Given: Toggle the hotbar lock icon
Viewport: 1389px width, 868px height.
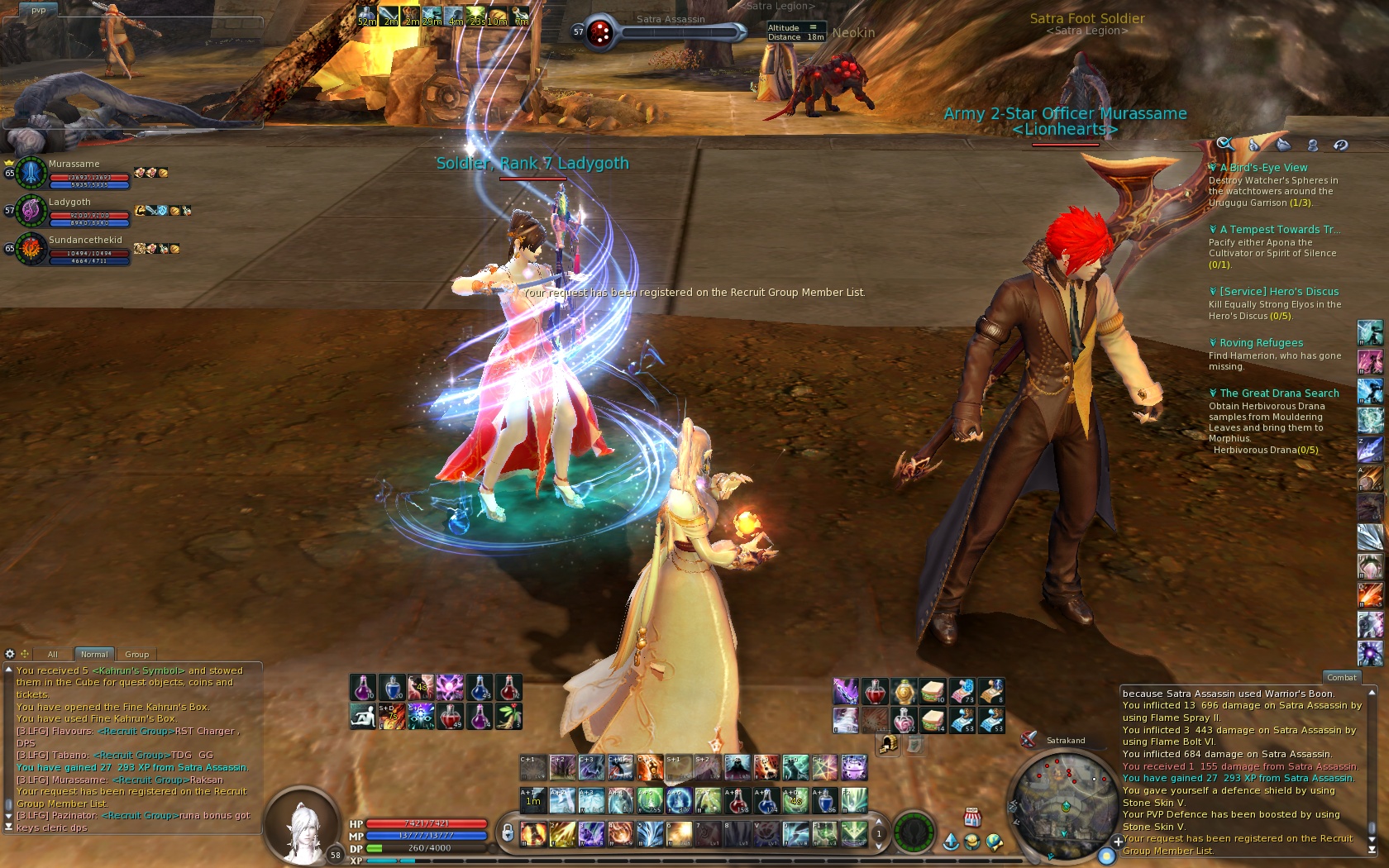Looking at the screenshot, I should coord(507,832).
